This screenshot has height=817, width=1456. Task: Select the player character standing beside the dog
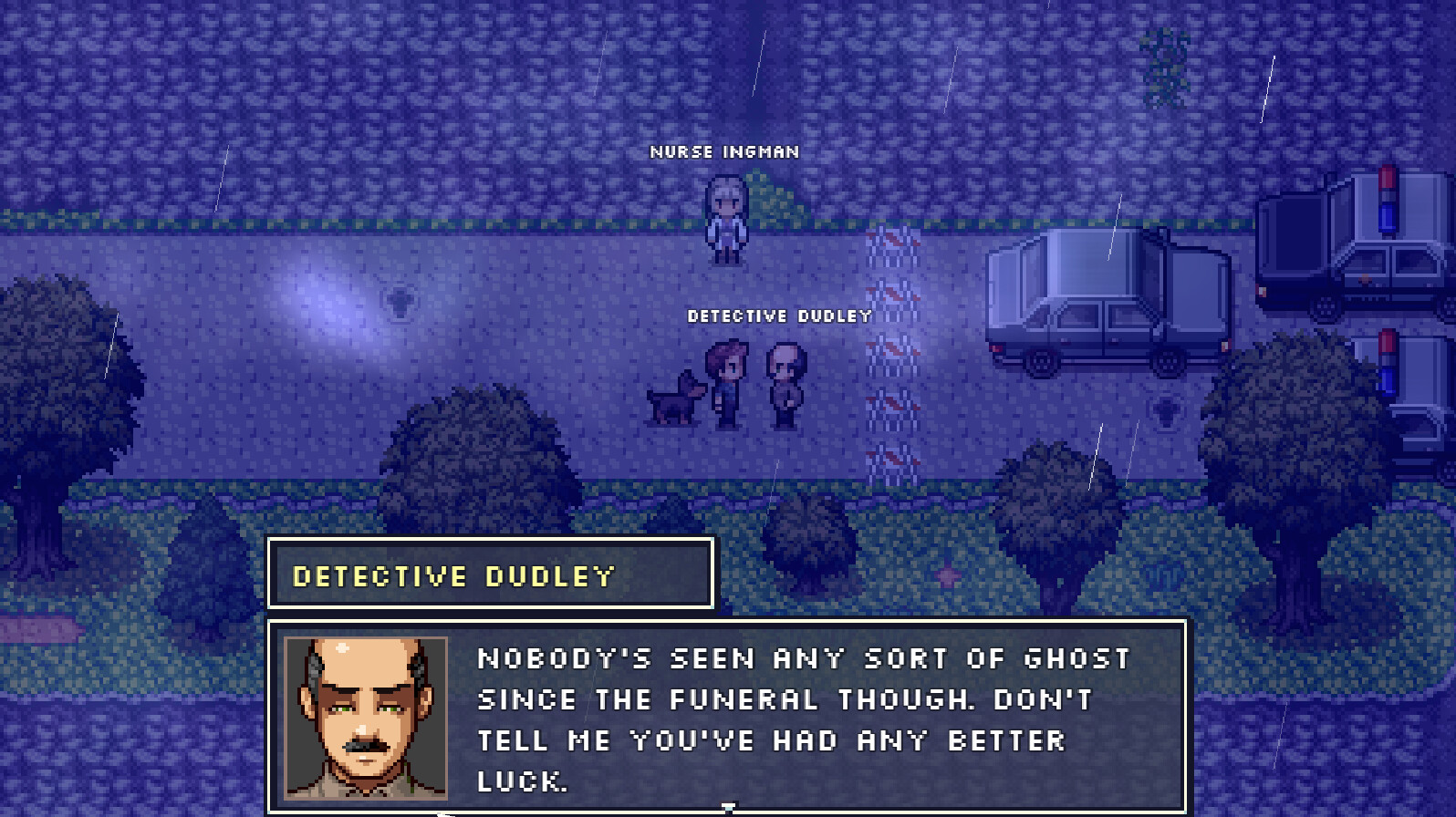pos(727,383)
